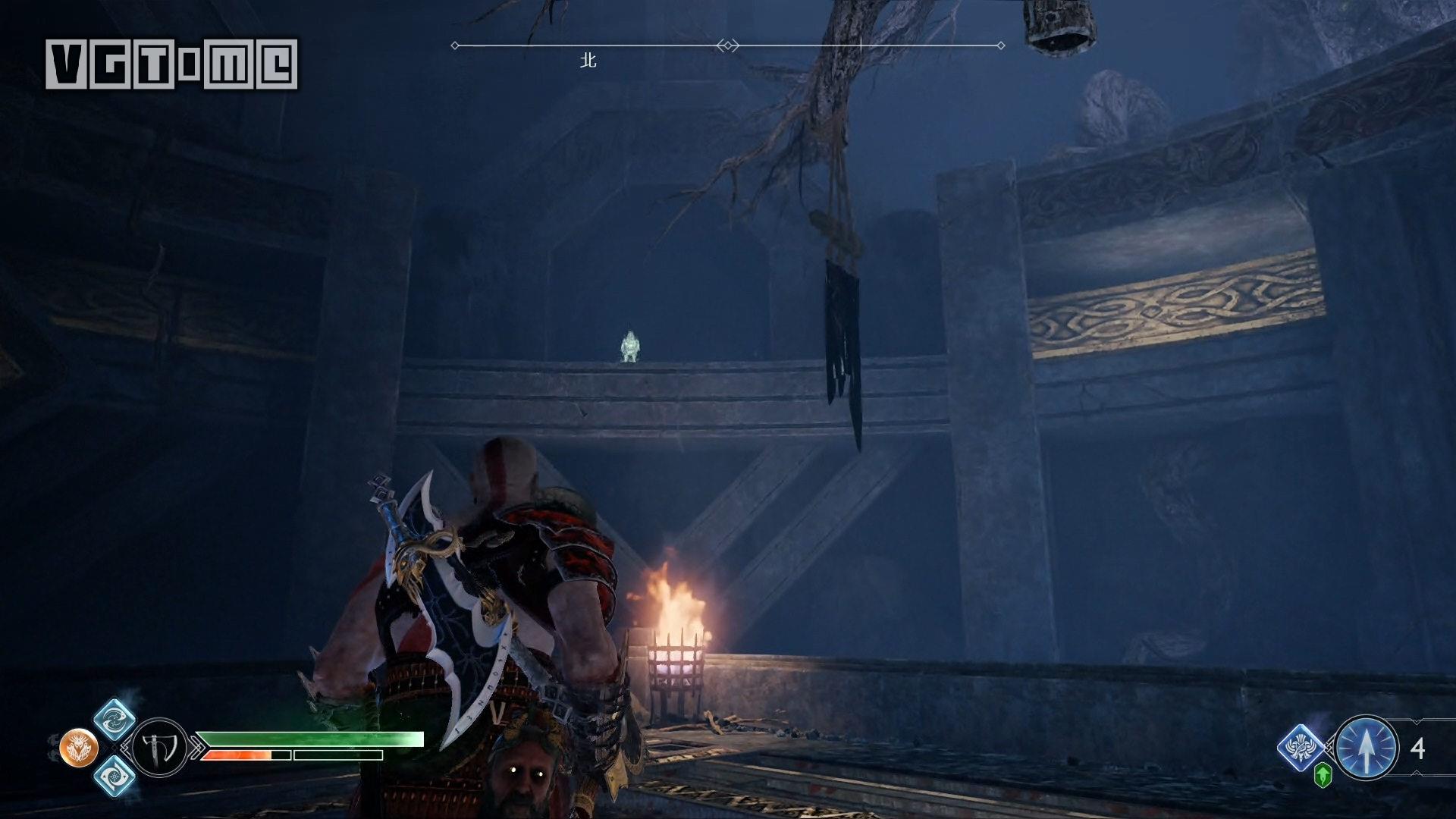
Task: Fire Atreus's light arrow icon
Action: click(1366, 748)
